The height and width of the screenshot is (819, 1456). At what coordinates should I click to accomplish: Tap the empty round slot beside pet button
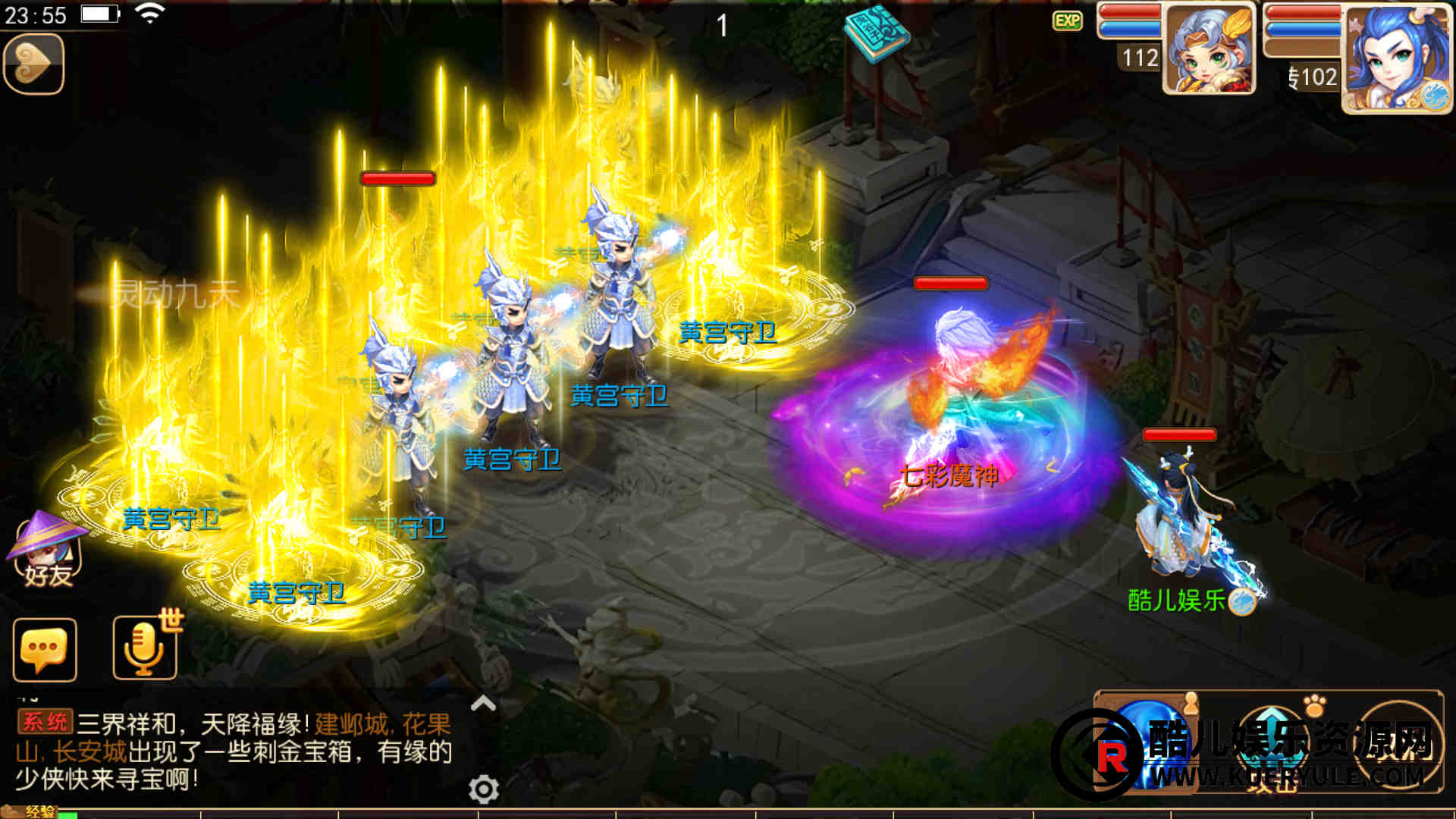1399,743
